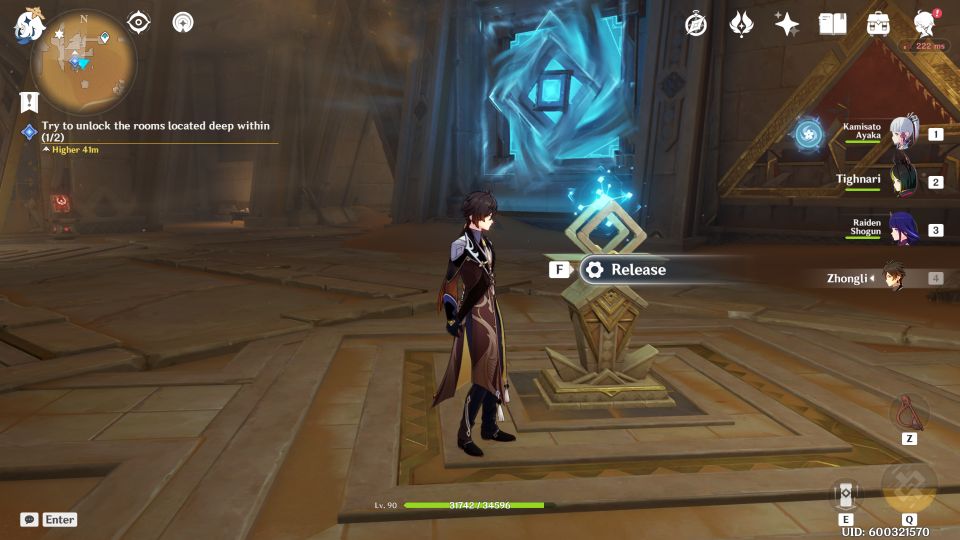
Task: Open the character menu icon
Action: (x=925, y=24)
